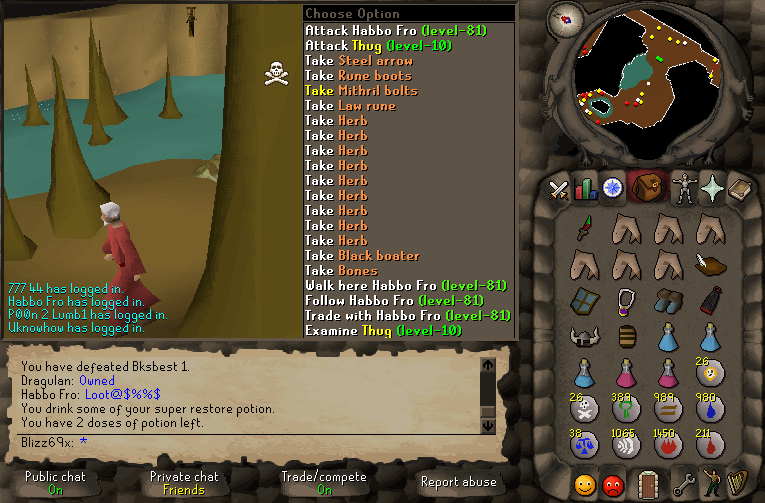765x503 pixels.
Task: Switch to the Worn Equipment tab
Action: (684, 188)
